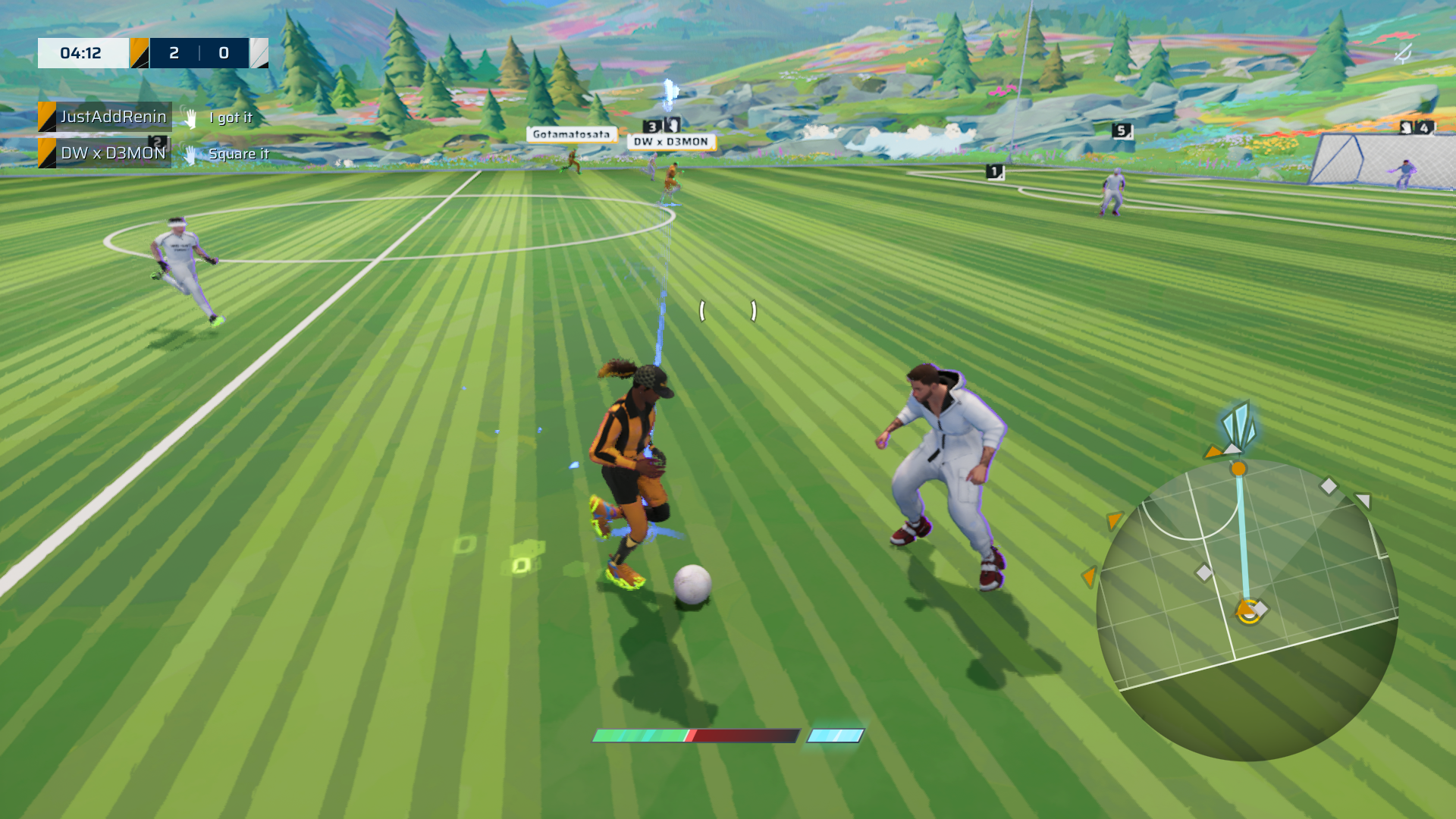1456x819 pixels.
Task: Expand the DW x D3MON nameplate label
Action: click(x=670, y=141)
